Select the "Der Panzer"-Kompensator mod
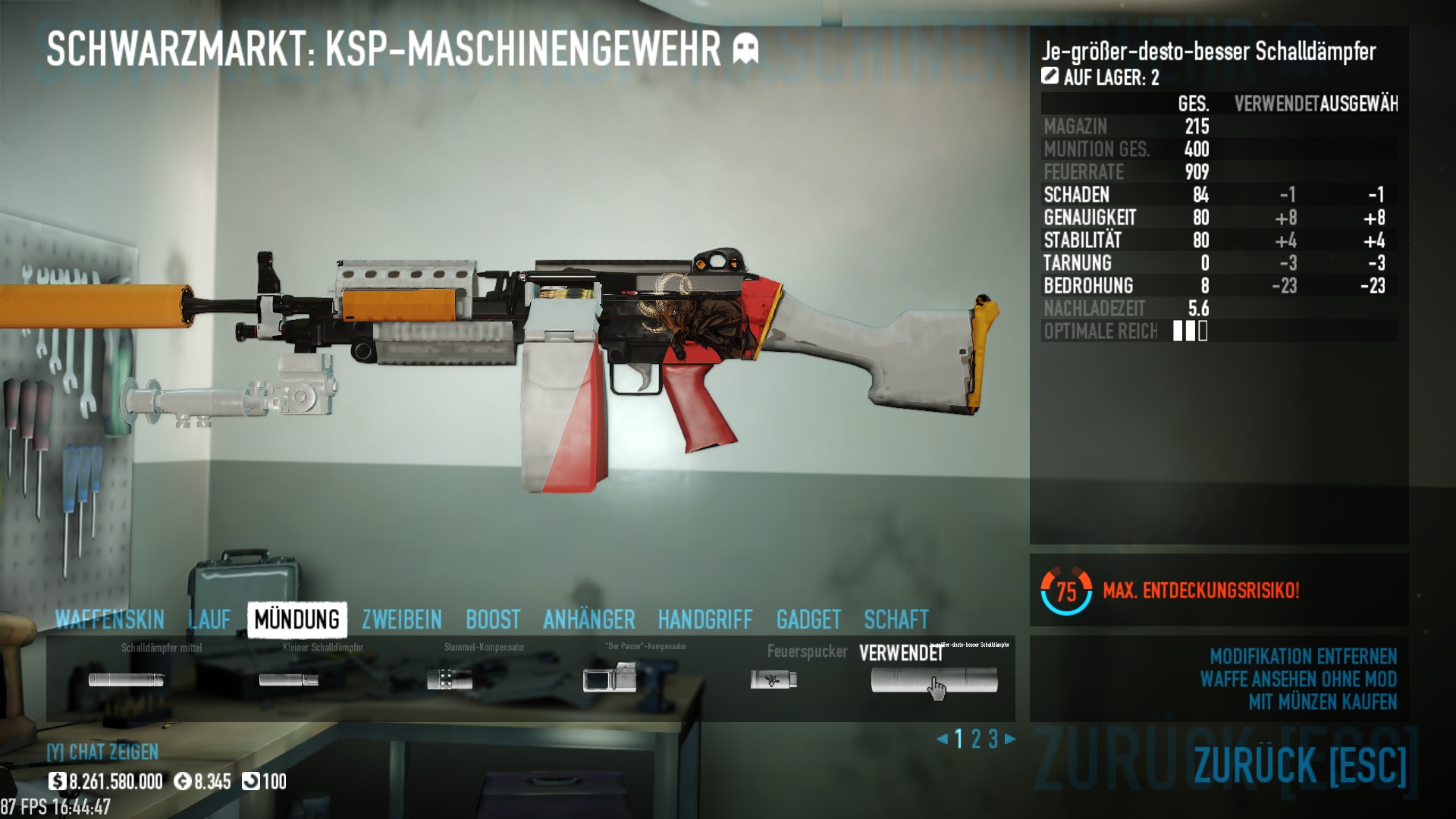This screenshot has height=819, width=1456. tap(610, 678)
